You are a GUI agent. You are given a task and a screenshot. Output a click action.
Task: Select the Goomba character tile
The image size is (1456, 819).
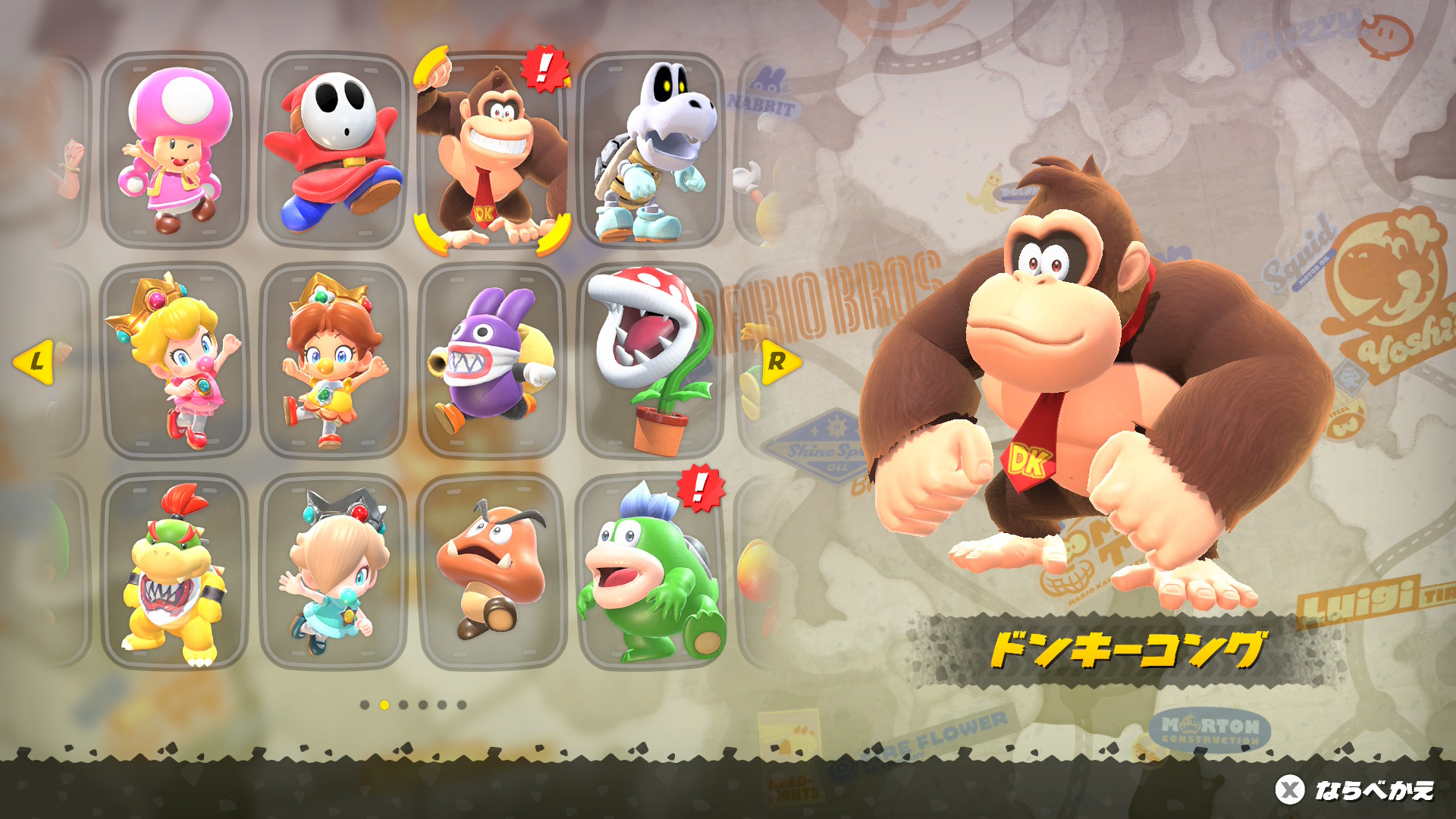493,572
